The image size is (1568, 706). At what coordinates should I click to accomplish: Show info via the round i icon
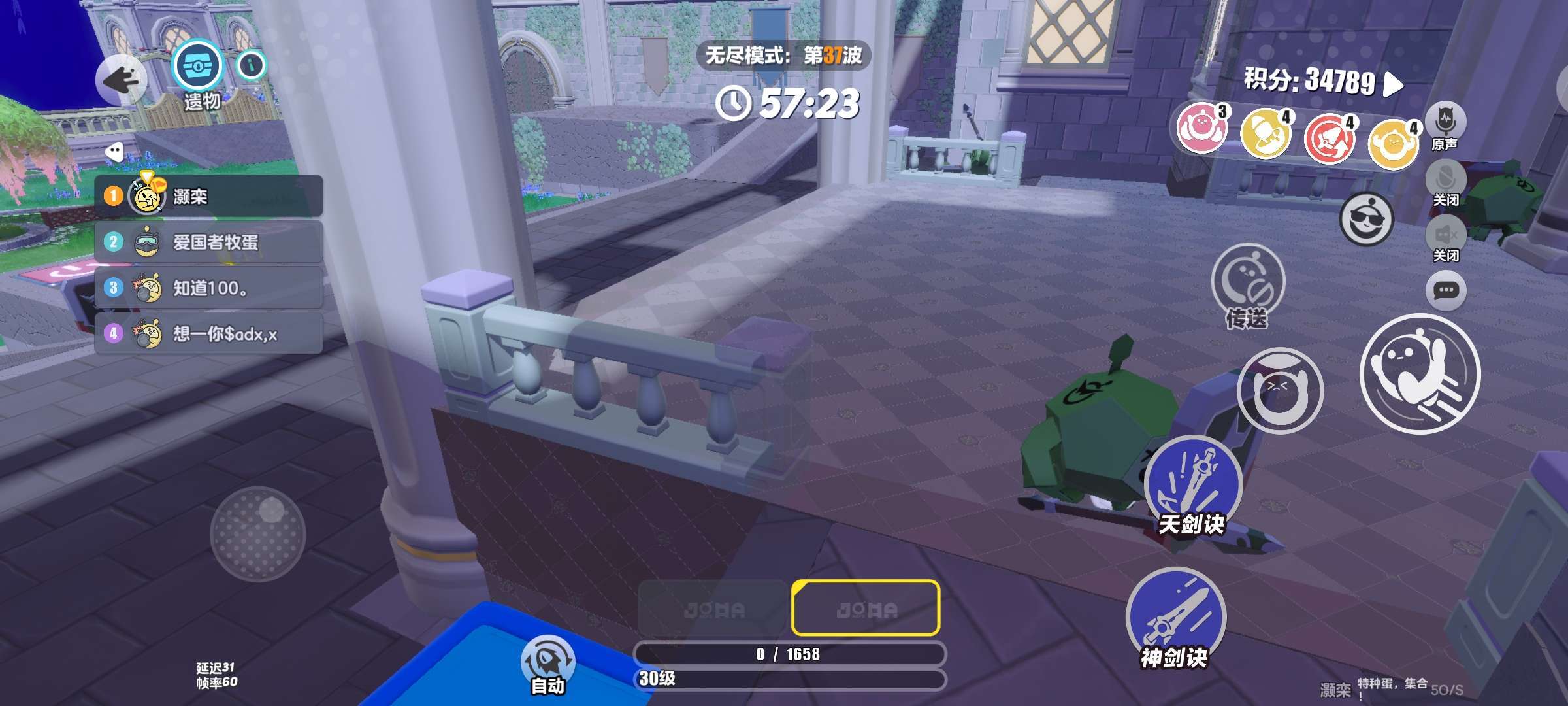coord(252,65)
